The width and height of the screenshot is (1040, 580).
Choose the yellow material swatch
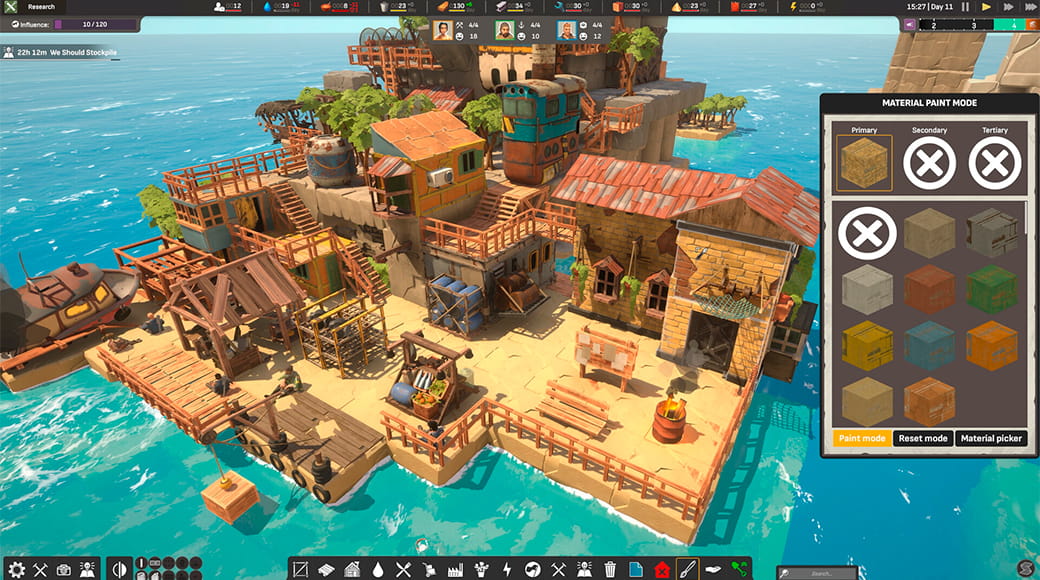click(x=866, y=345)
